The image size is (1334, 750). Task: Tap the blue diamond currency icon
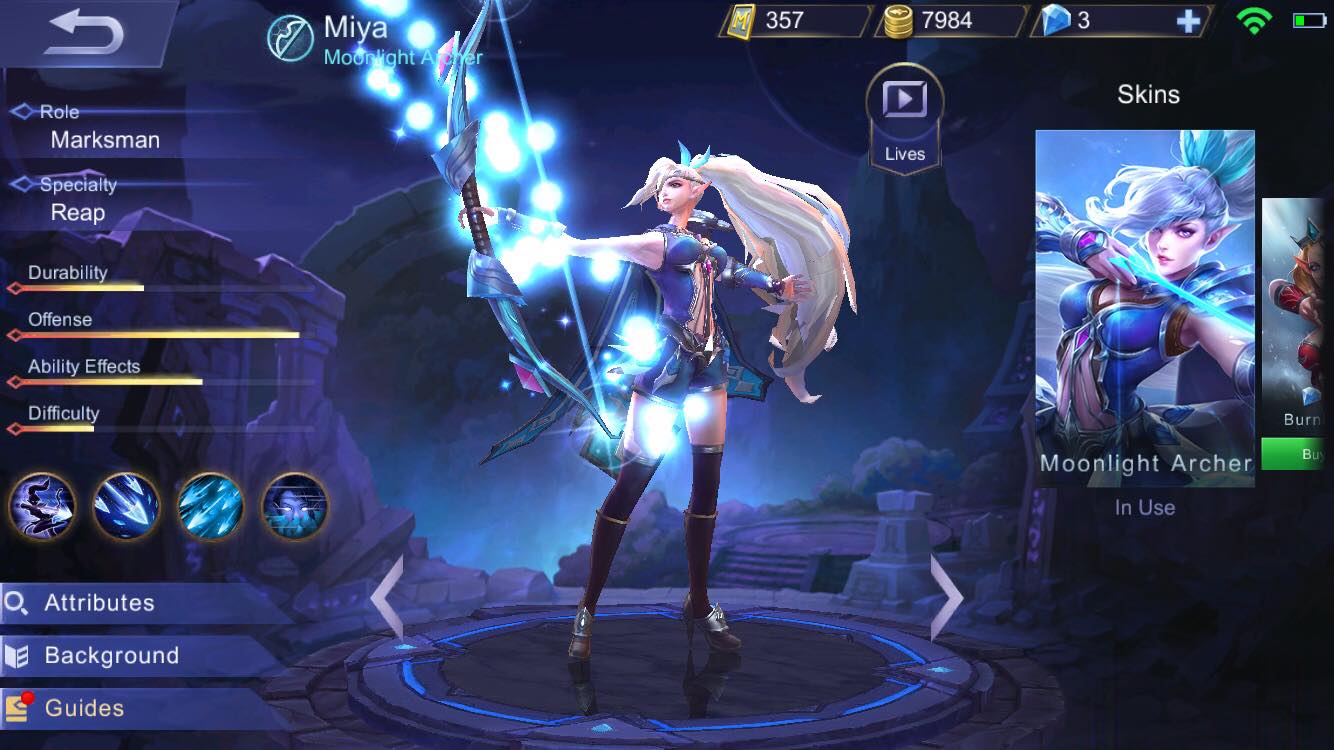pos(1059,21)
